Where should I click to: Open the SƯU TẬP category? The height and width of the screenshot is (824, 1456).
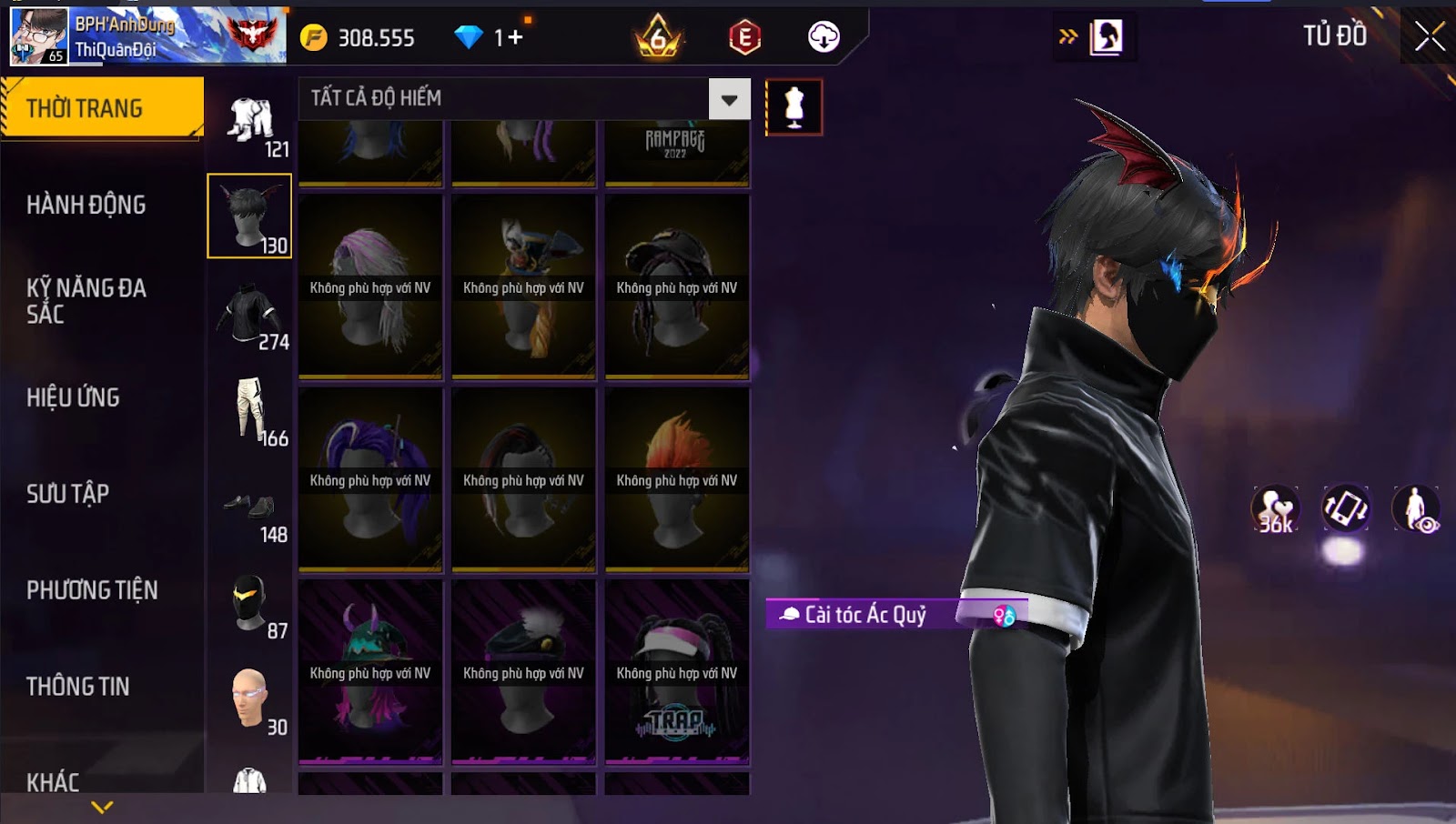(x=68, y=494)
